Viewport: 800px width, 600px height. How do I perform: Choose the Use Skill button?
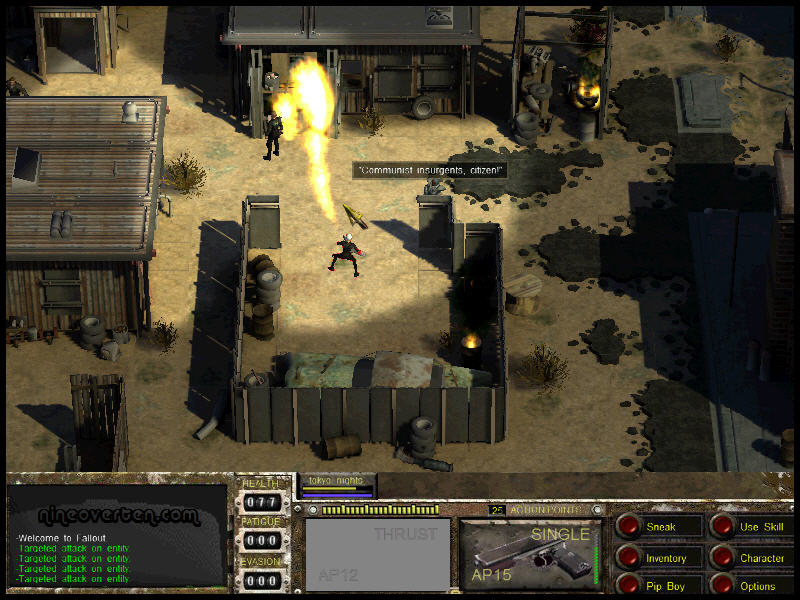coord(723,526)
